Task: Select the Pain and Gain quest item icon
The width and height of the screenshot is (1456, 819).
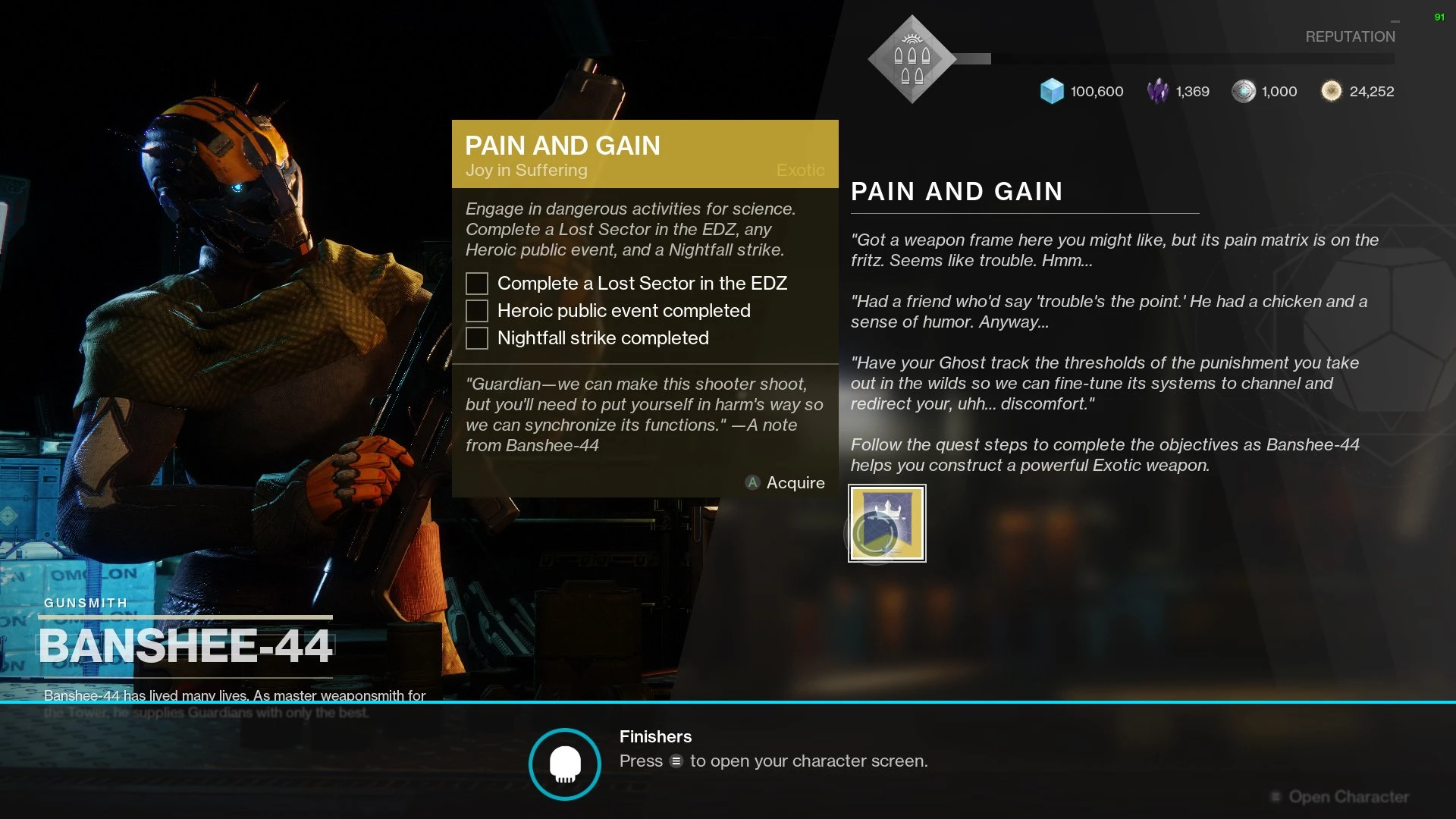Action: pos(886,523)
